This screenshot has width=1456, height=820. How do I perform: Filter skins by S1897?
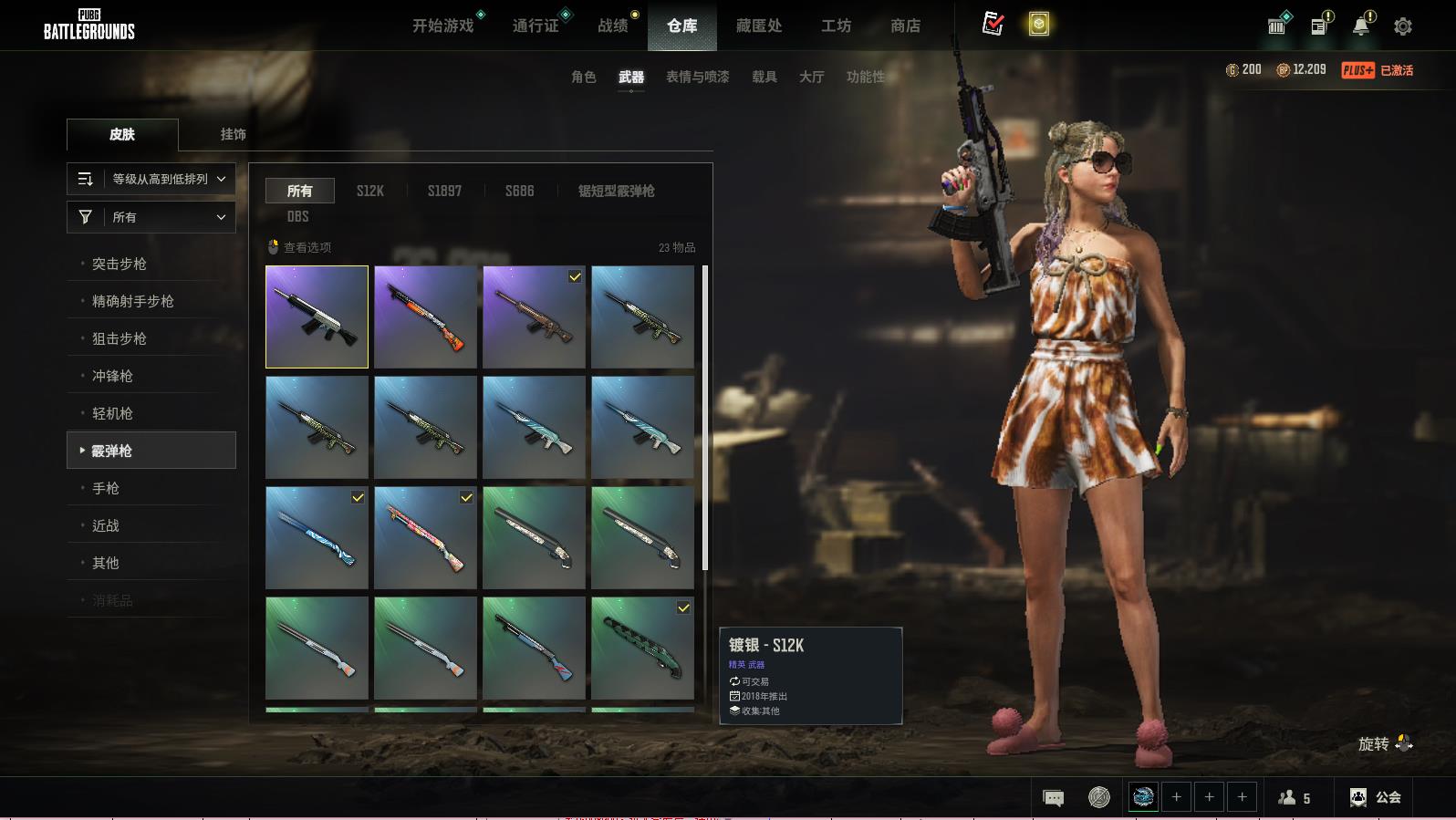[444, 191]
